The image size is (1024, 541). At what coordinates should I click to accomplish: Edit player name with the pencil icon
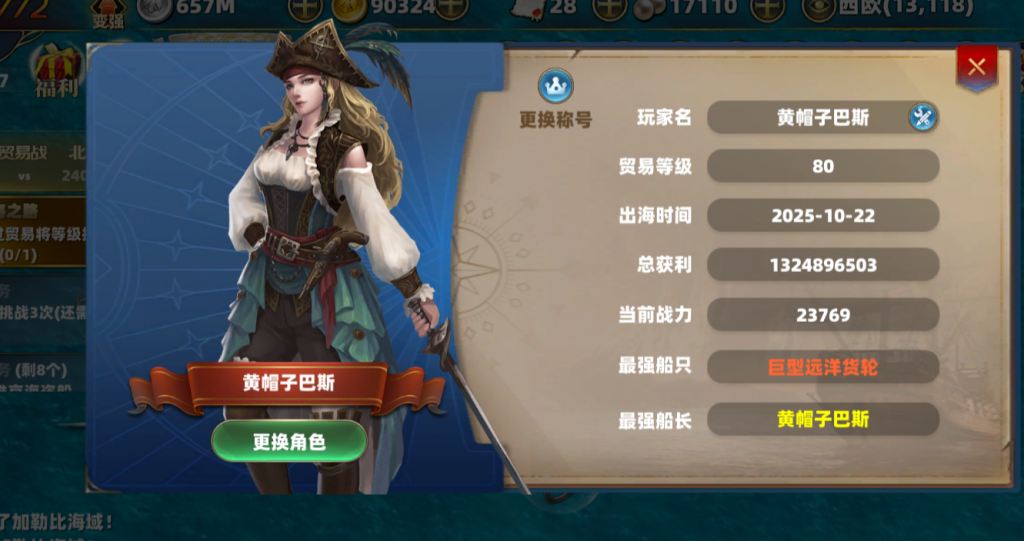point(922,118)
